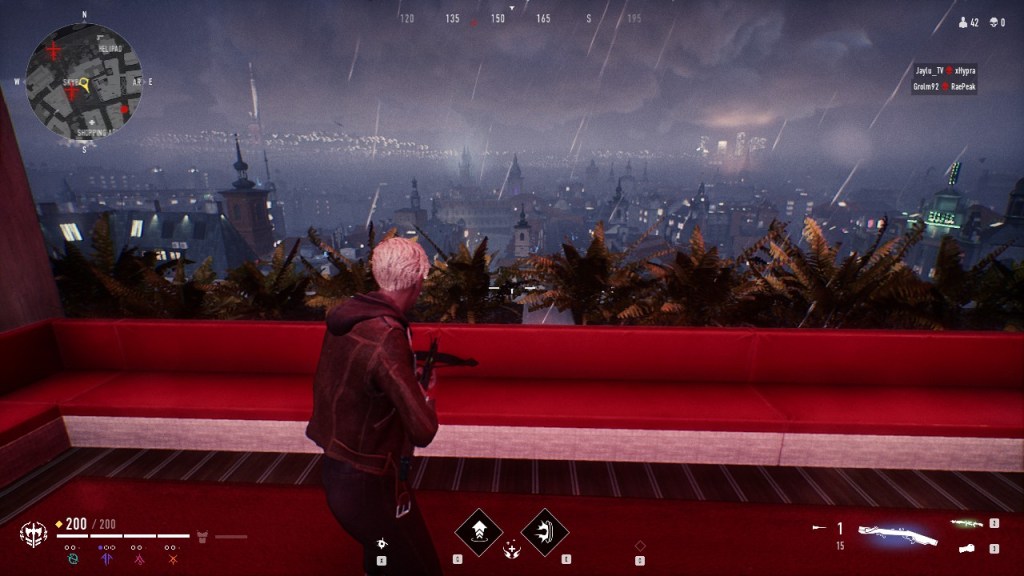Check the Jaylu_TV vs xHypra feed entry

click(945, 71)
